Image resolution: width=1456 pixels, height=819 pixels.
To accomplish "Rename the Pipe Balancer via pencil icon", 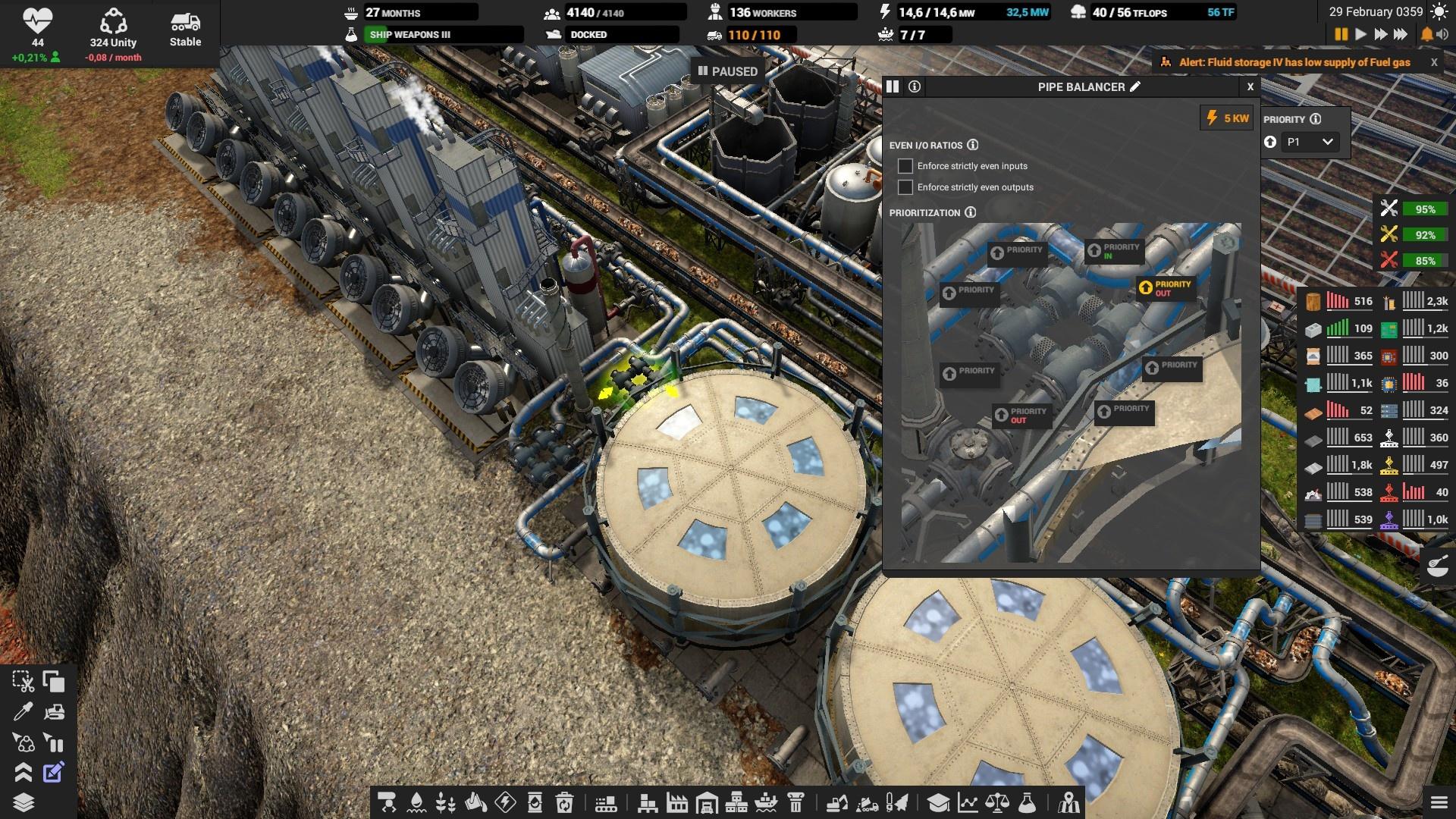I will tap(1135, 86).
